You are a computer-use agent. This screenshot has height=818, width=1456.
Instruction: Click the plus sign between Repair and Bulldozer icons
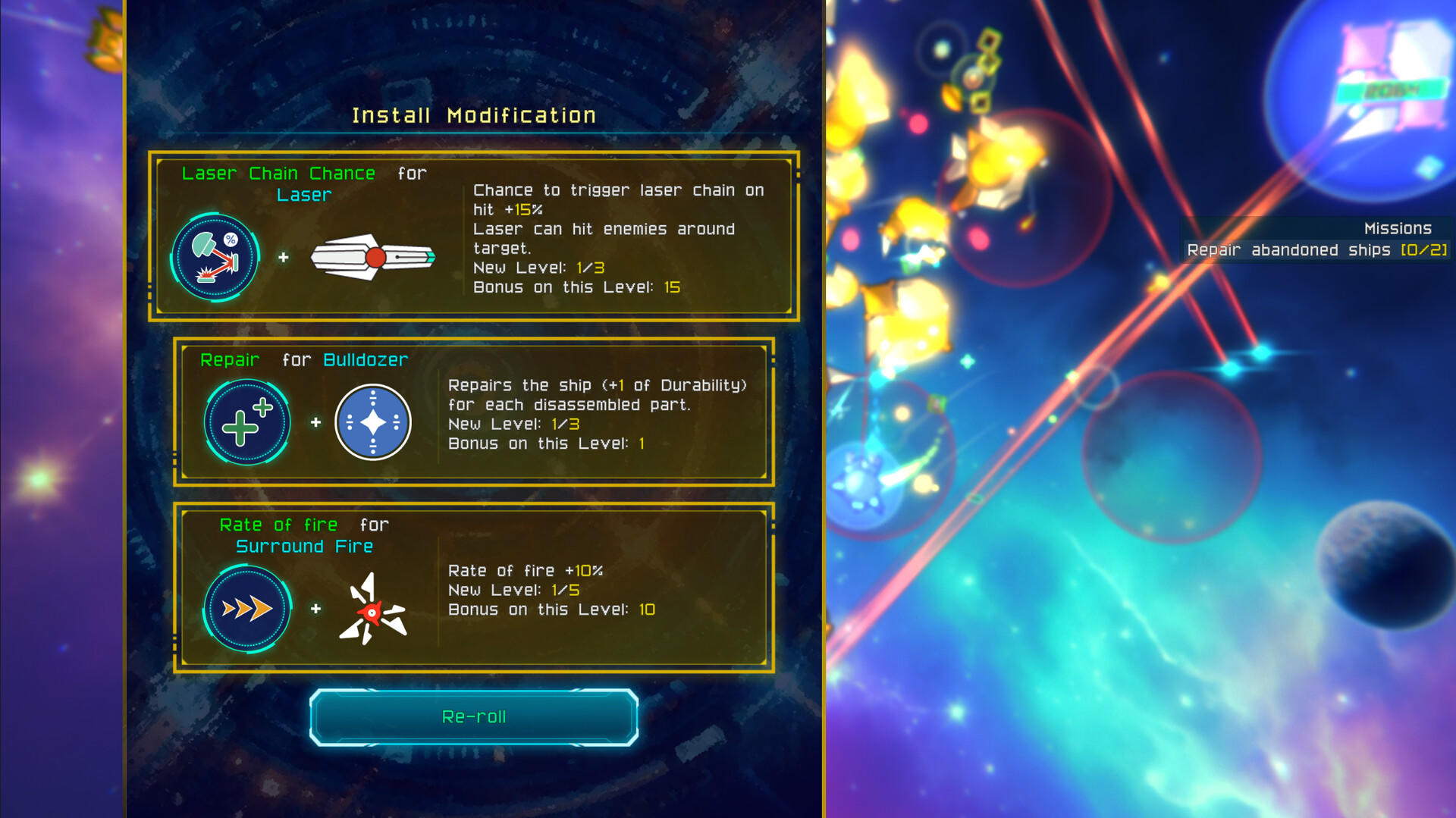315,422
